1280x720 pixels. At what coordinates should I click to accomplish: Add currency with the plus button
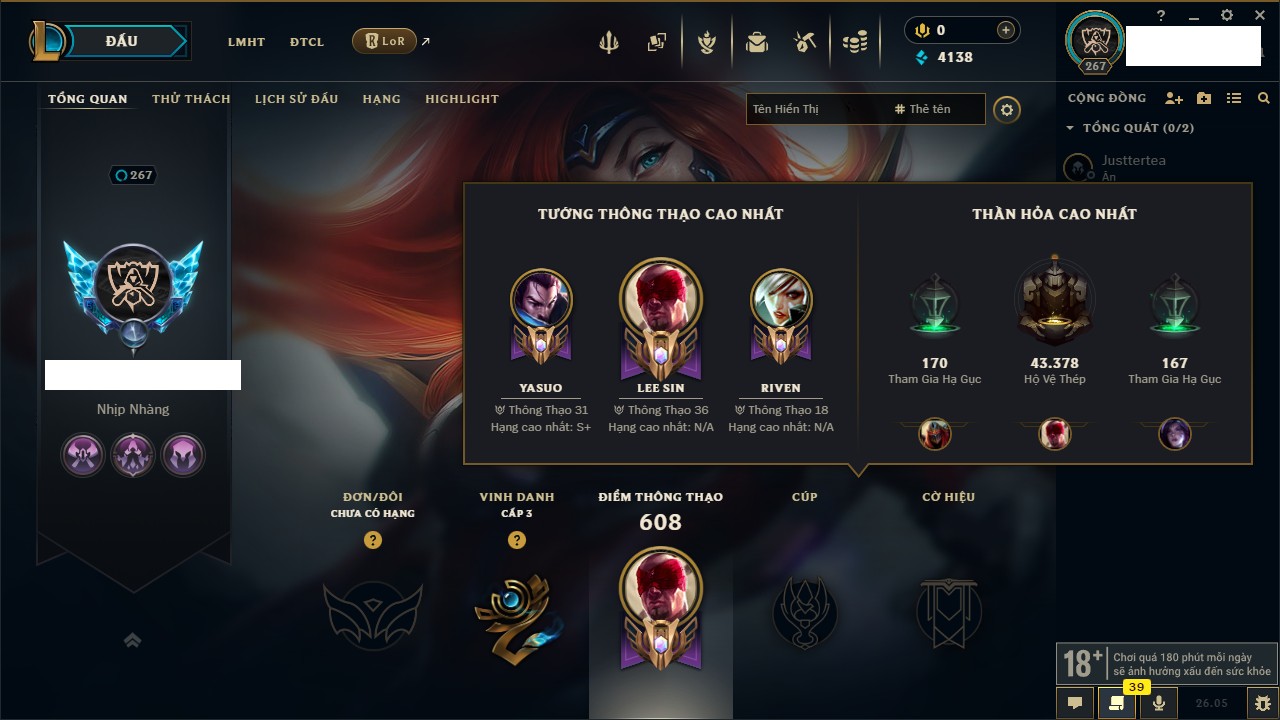point(1006,30)
